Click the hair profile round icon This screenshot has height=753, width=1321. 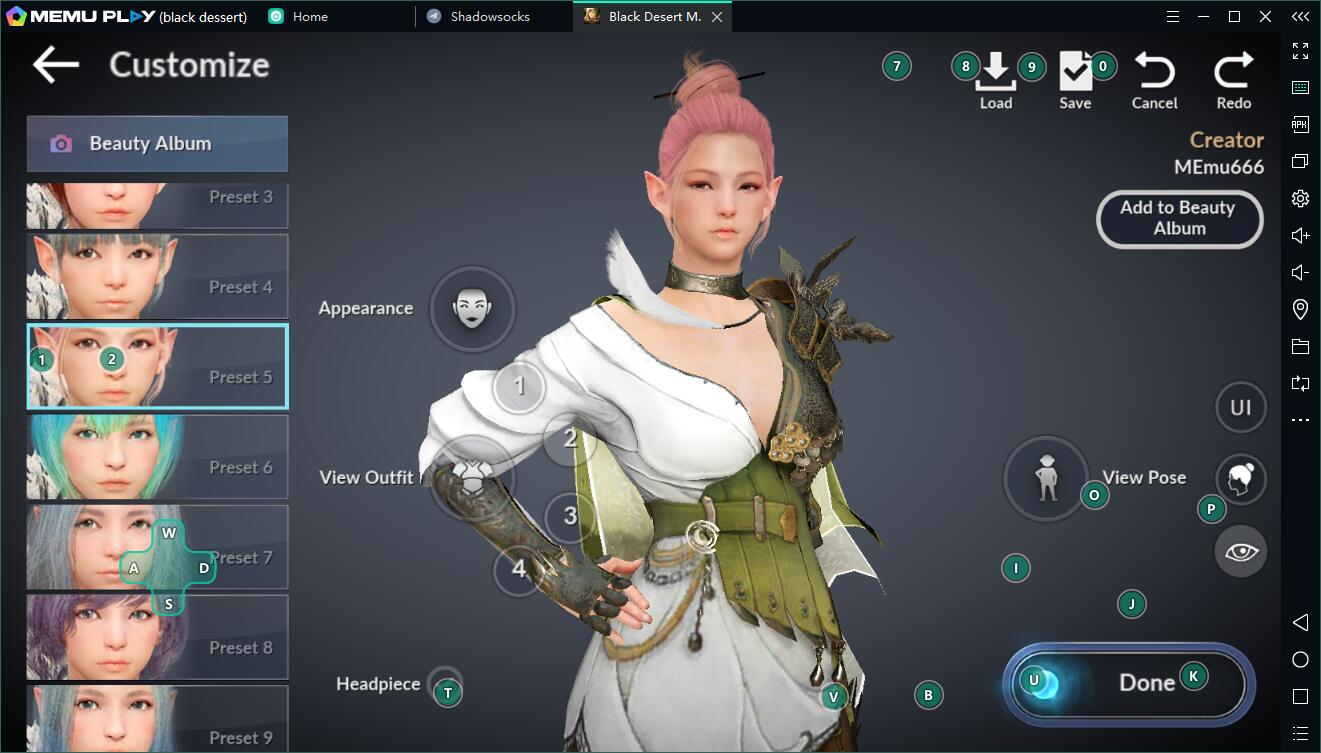tap(1241, 479)
